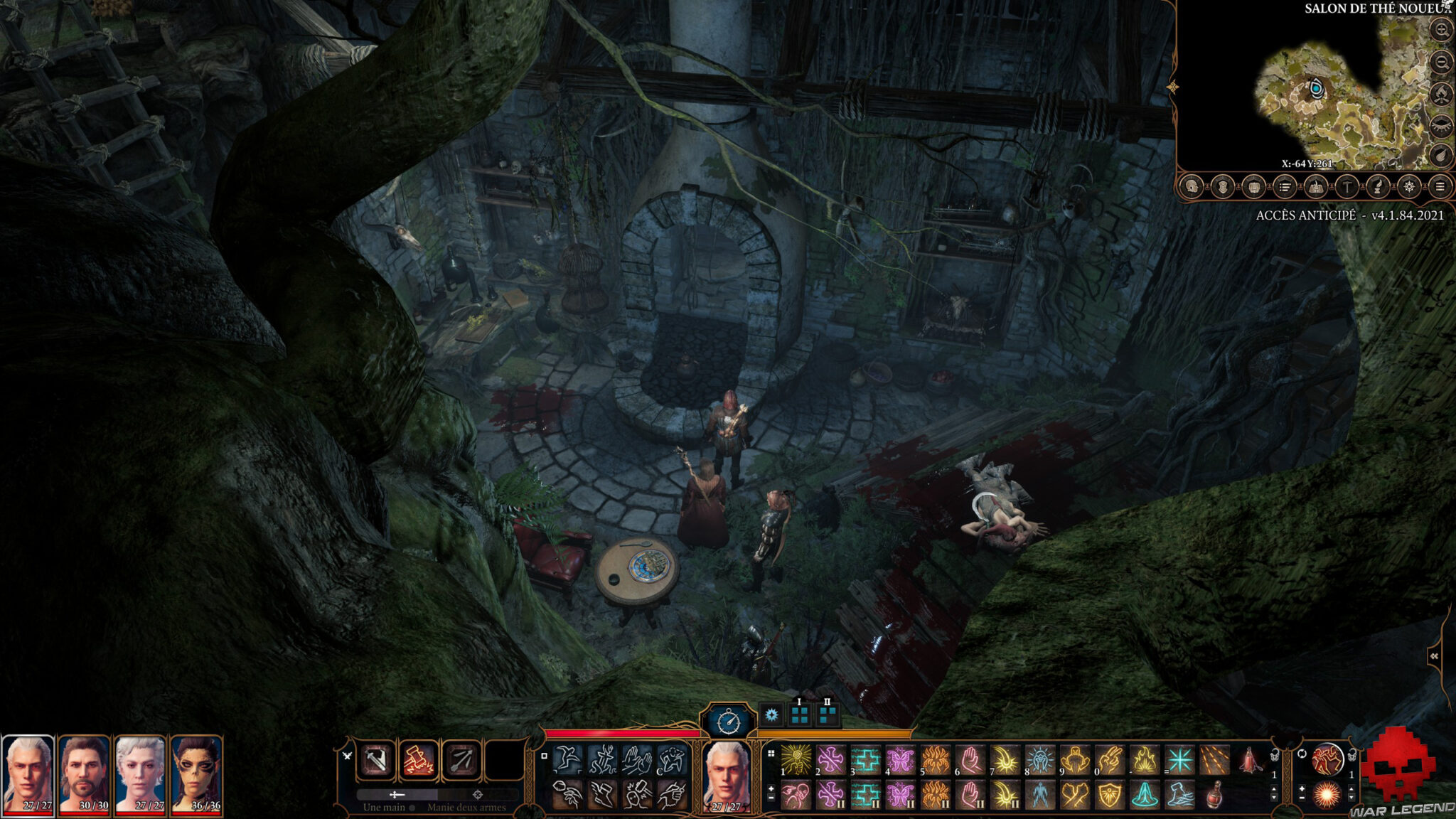
Task: Zoom in on the minimap with the magnifier
Action: click(1440, 30)
